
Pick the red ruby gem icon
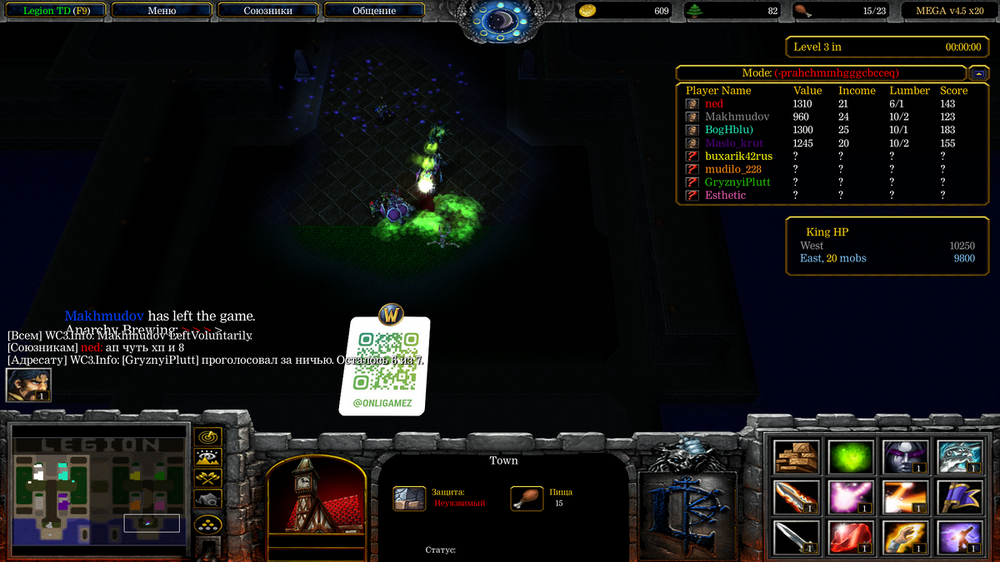[x=850, y=537]
